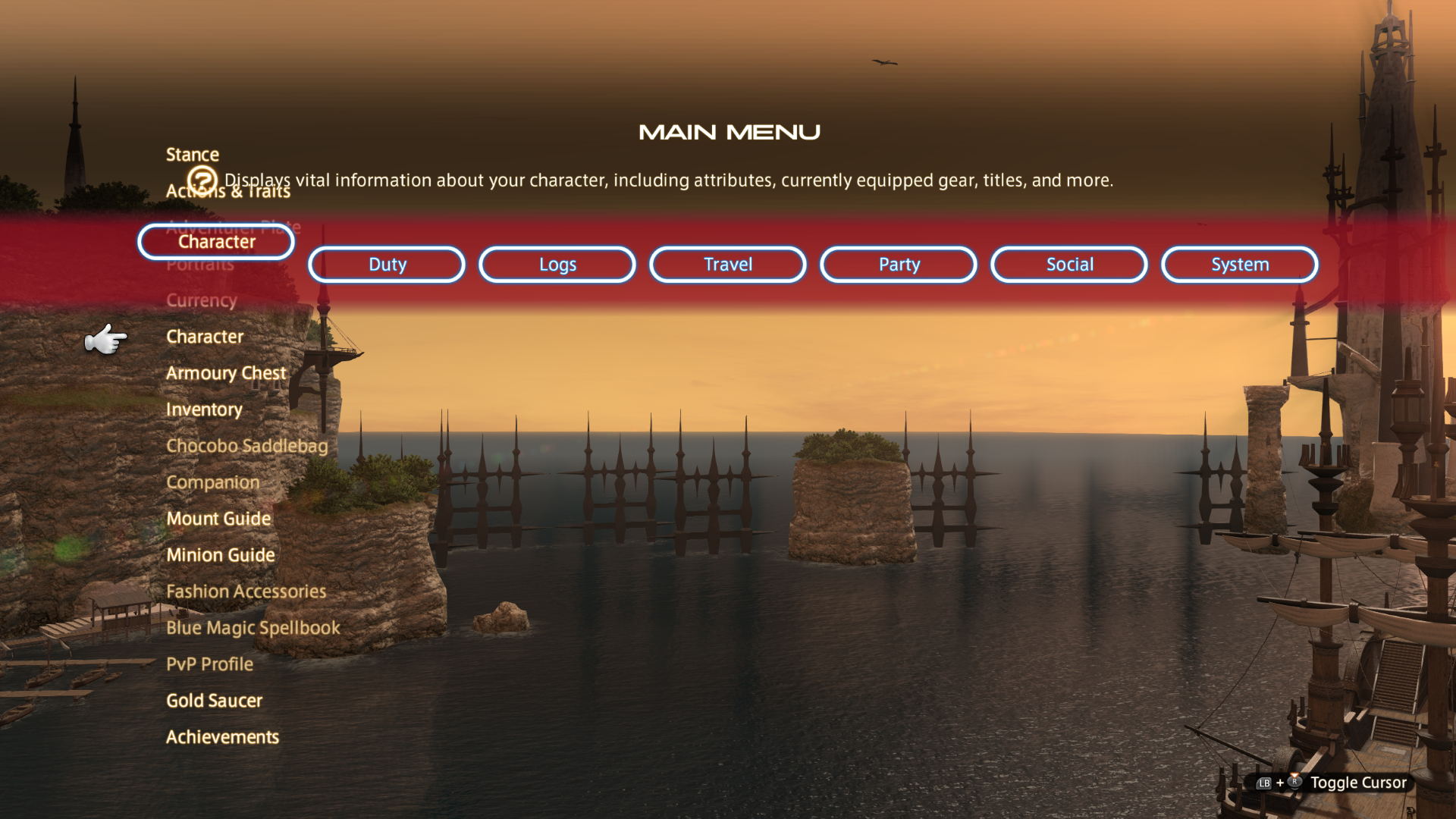Open the Inventory
Image resolution: width=1456 pixels, height=819 pixels.
204,409
